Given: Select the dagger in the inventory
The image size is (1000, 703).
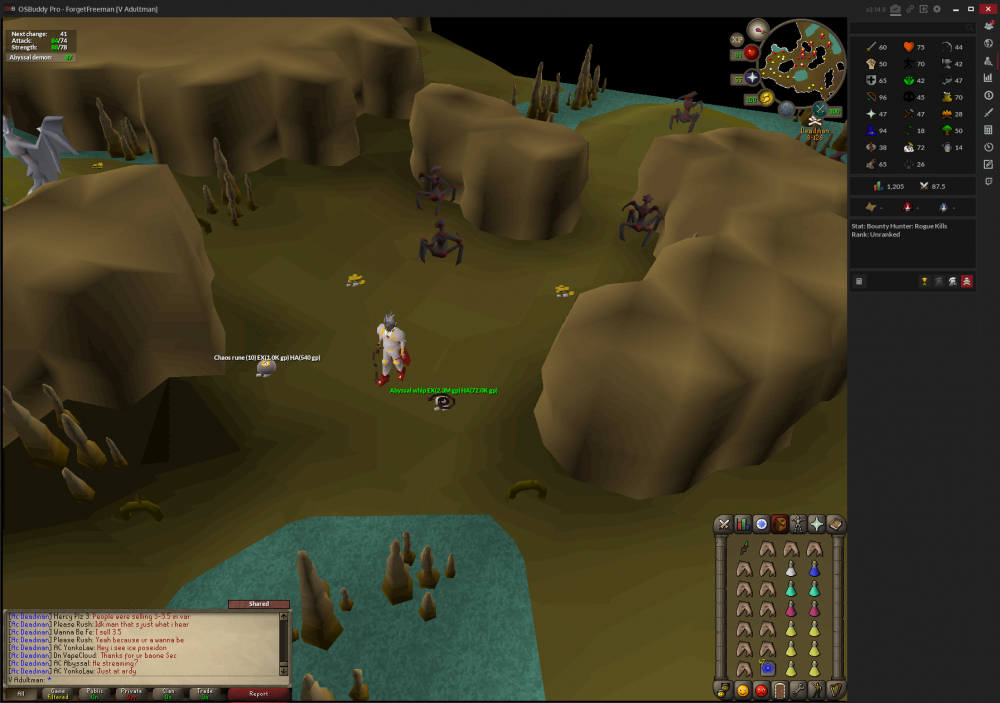Looking at the screenshot, I should (744, 548).
